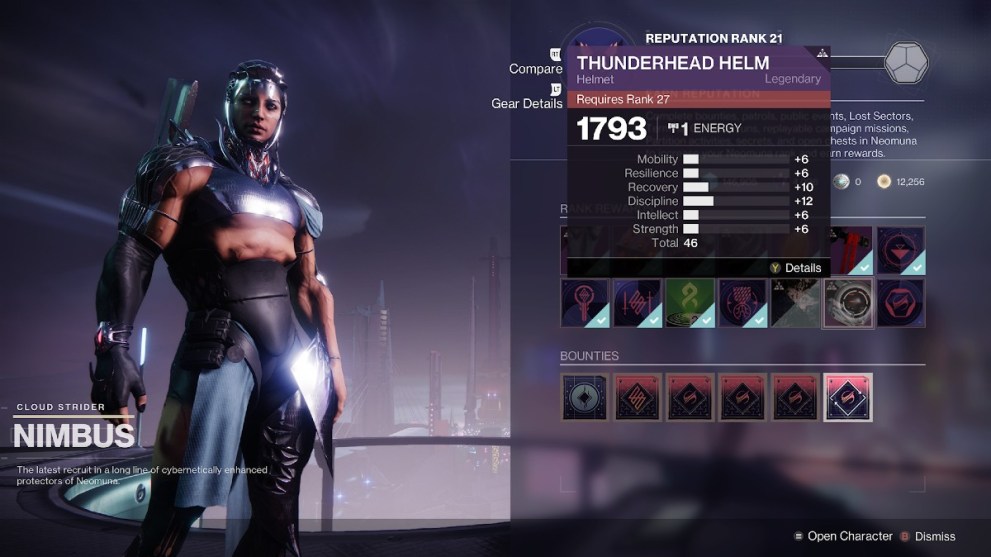Click the reputation engram hexagon icon

tap(908, 63)
